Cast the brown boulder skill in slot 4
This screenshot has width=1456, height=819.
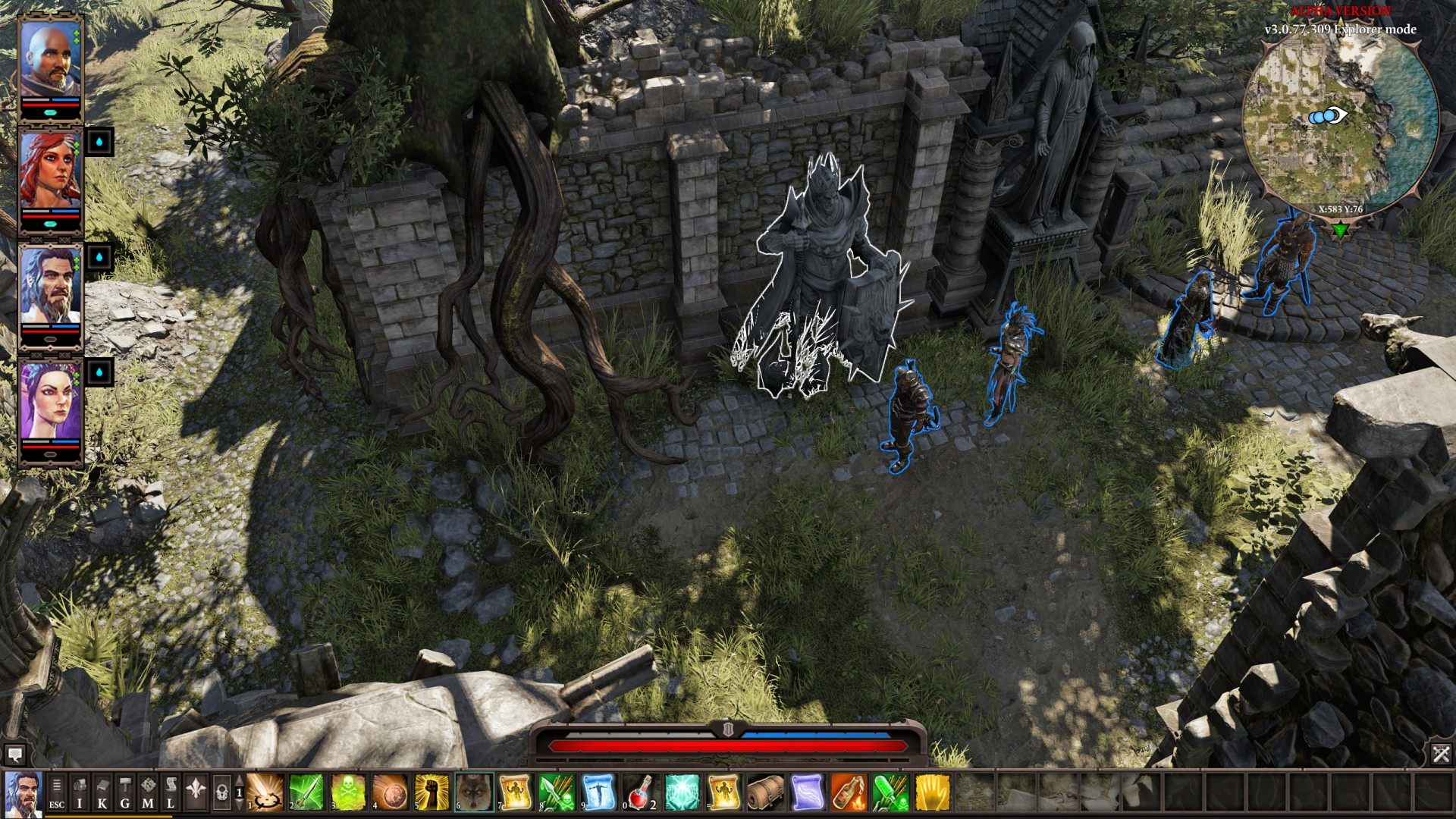[x=390, y=792]
